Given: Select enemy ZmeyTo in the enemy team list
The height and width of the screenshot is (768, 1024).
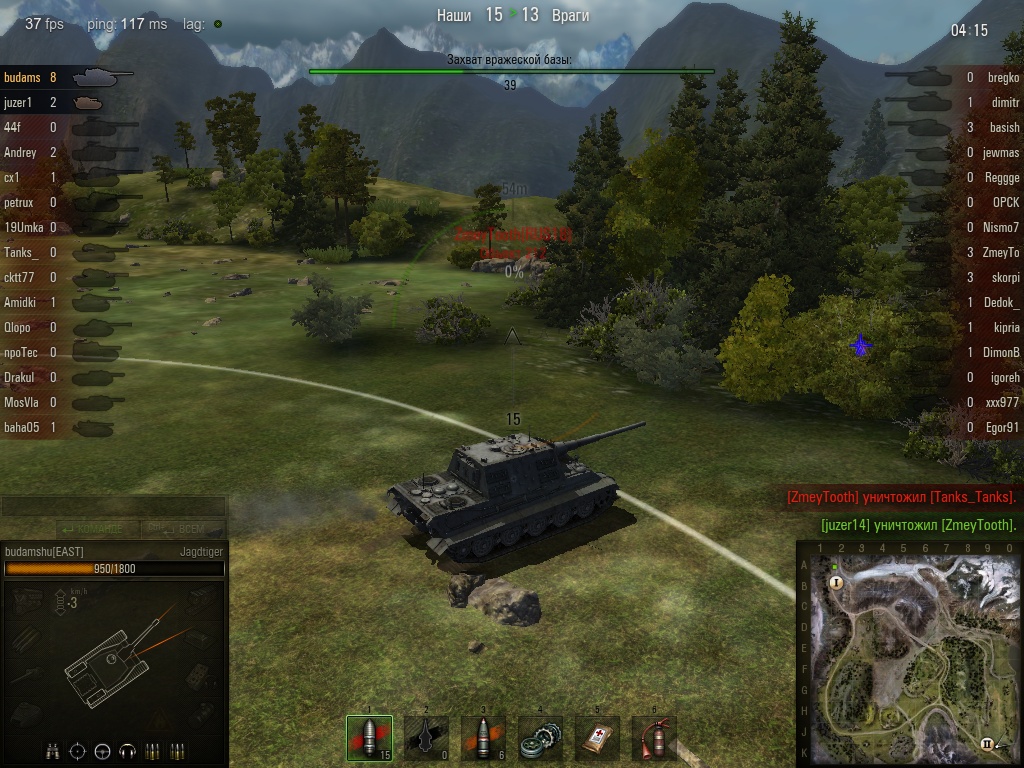Looking at the screenshot, I should 1000,253.
